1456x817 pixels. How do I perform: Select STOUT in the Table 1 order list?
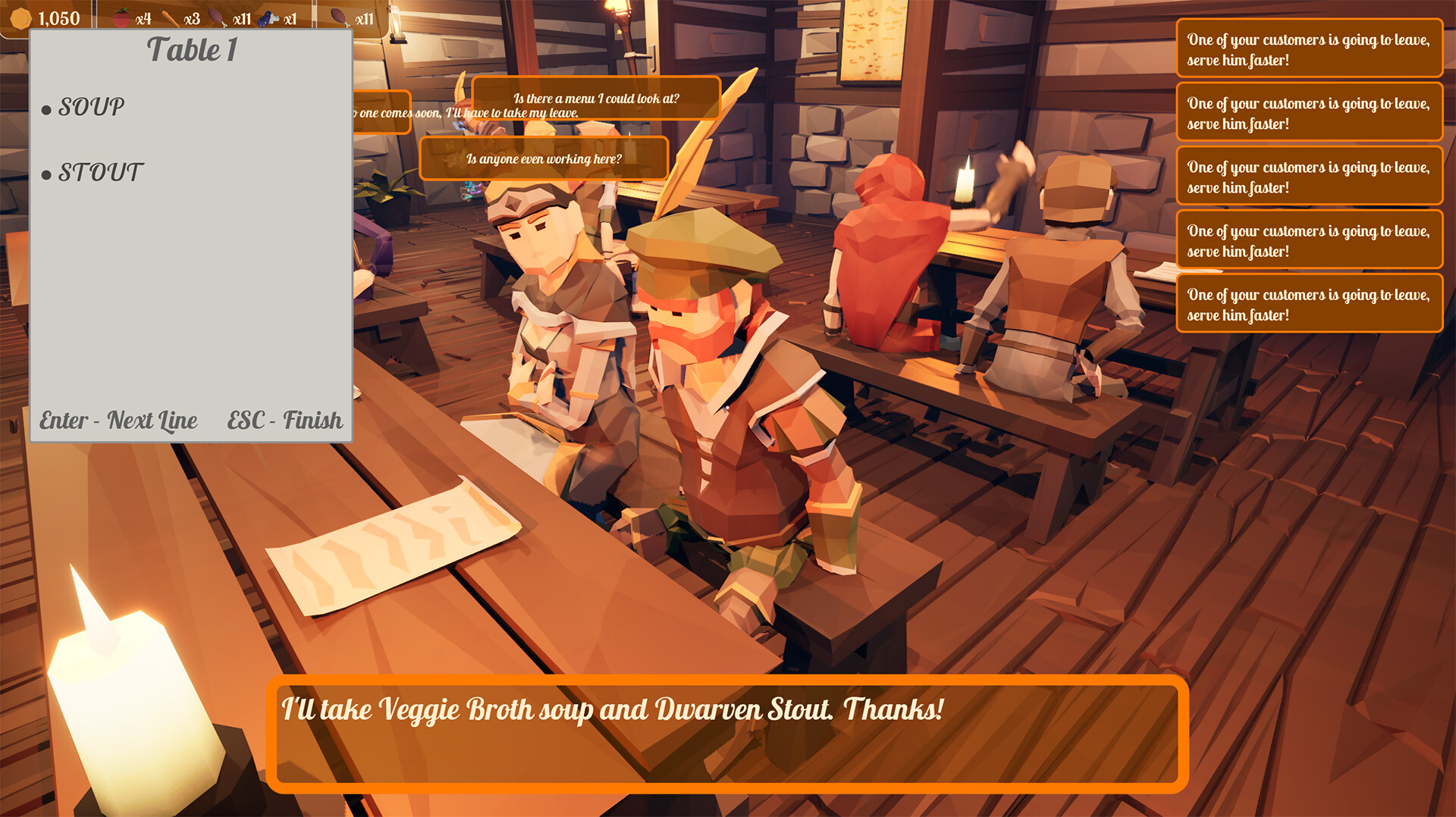[x=99, y=173]
